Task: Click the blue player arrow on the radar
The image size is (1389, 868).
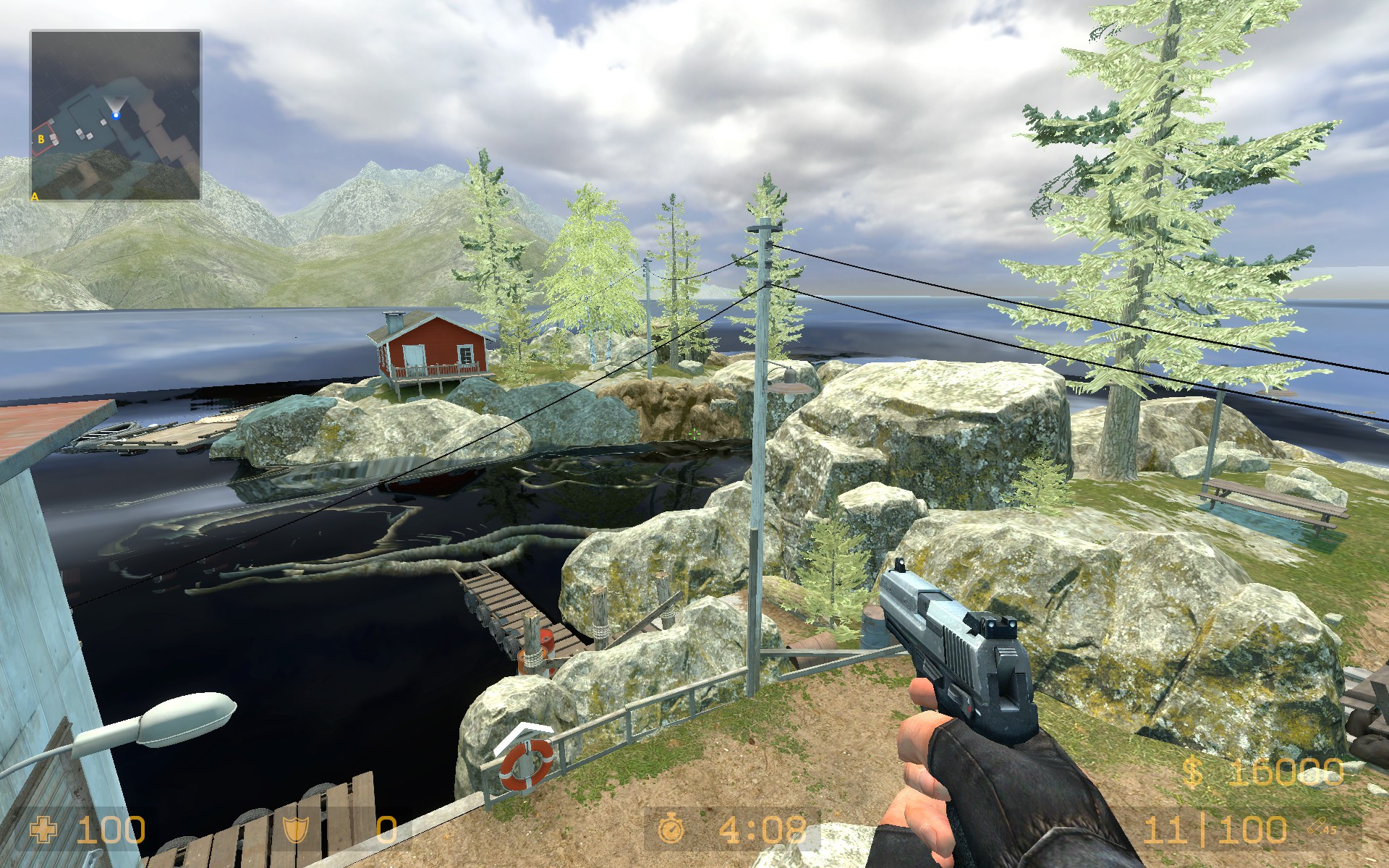Action: pos(116,115)
